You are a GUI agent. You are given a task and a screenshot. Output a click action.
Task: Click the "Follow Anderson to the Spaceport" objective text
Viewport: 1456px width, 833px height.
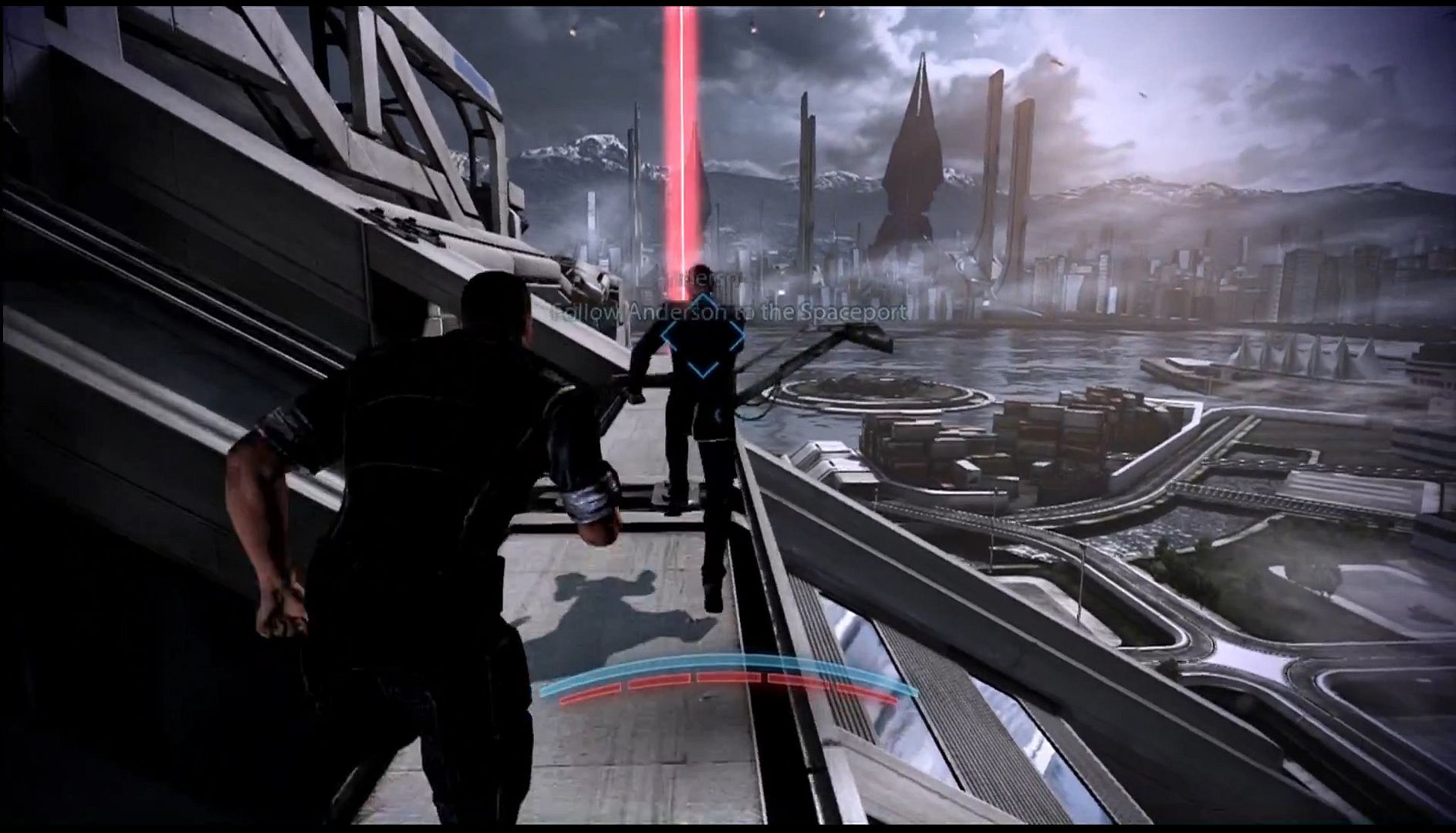pyautogui.click(x=729, y=312)
